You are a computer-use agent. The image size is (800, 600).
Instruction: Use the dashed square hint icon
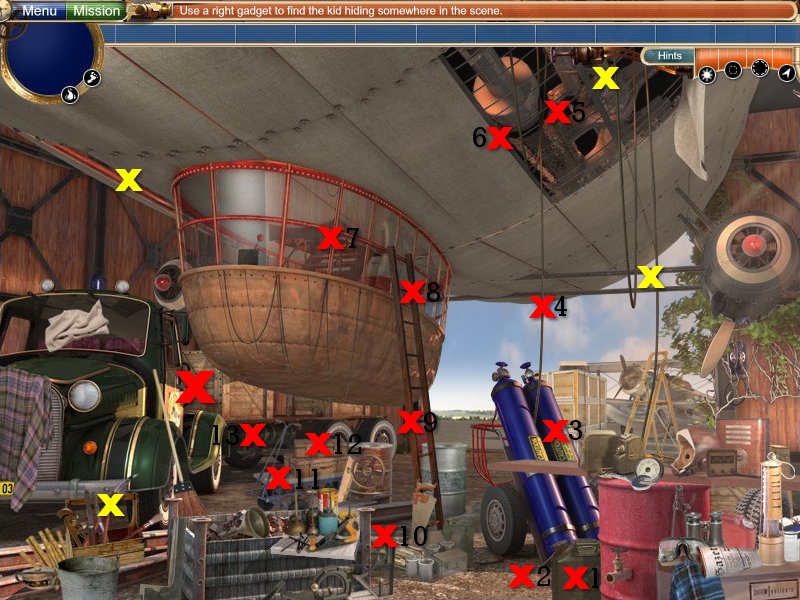tap(733, 70)
